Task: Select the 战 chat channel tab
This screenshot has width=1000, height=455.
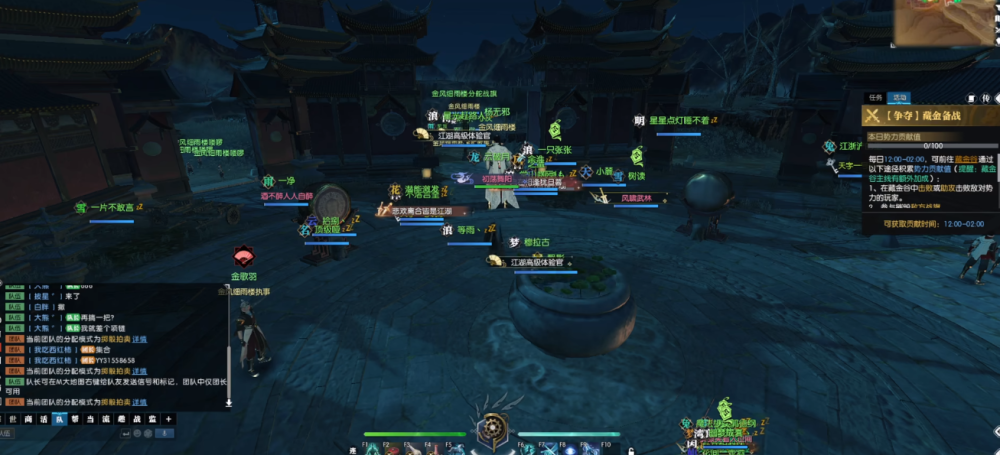Action: pos(137,419)
